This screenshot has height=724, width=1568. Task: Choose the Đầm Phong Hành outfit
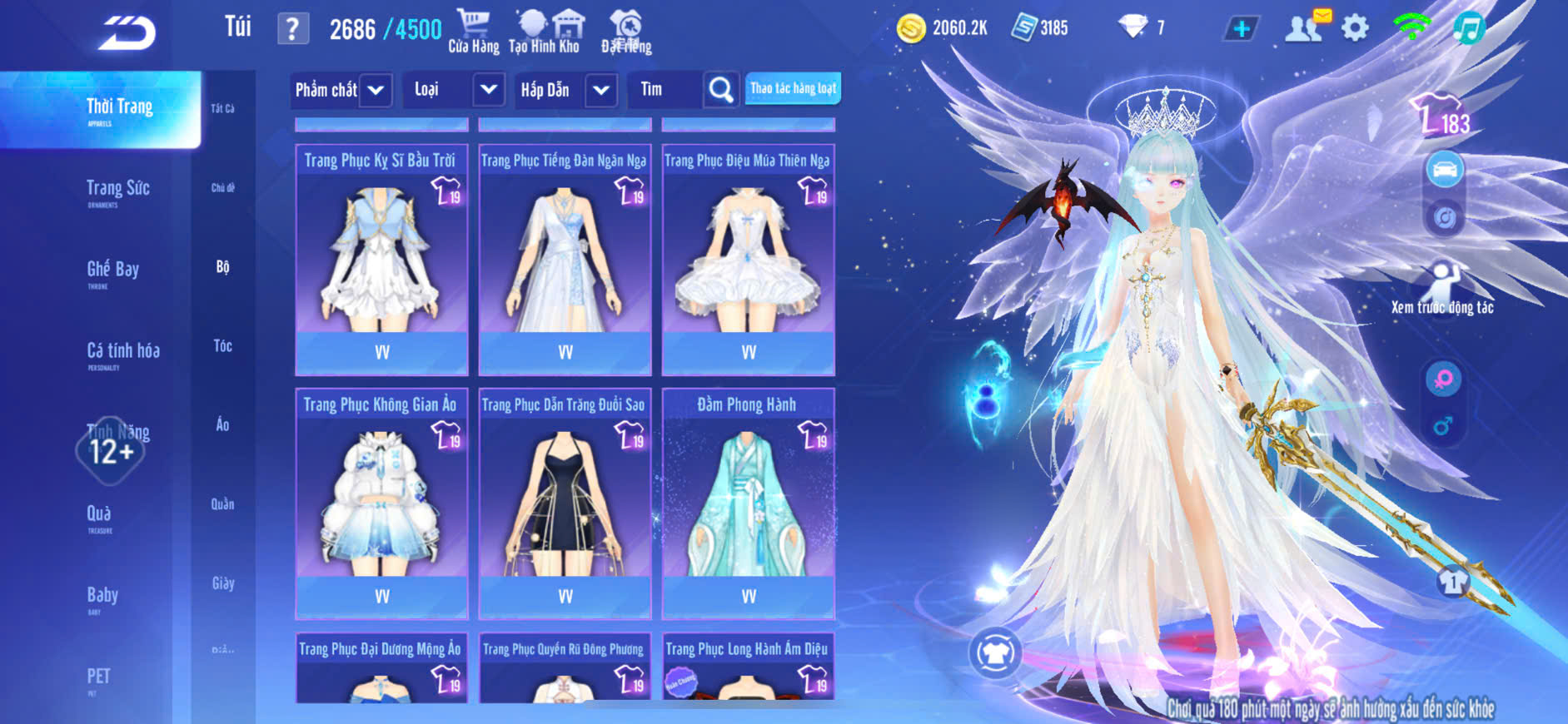click(748, 502)
